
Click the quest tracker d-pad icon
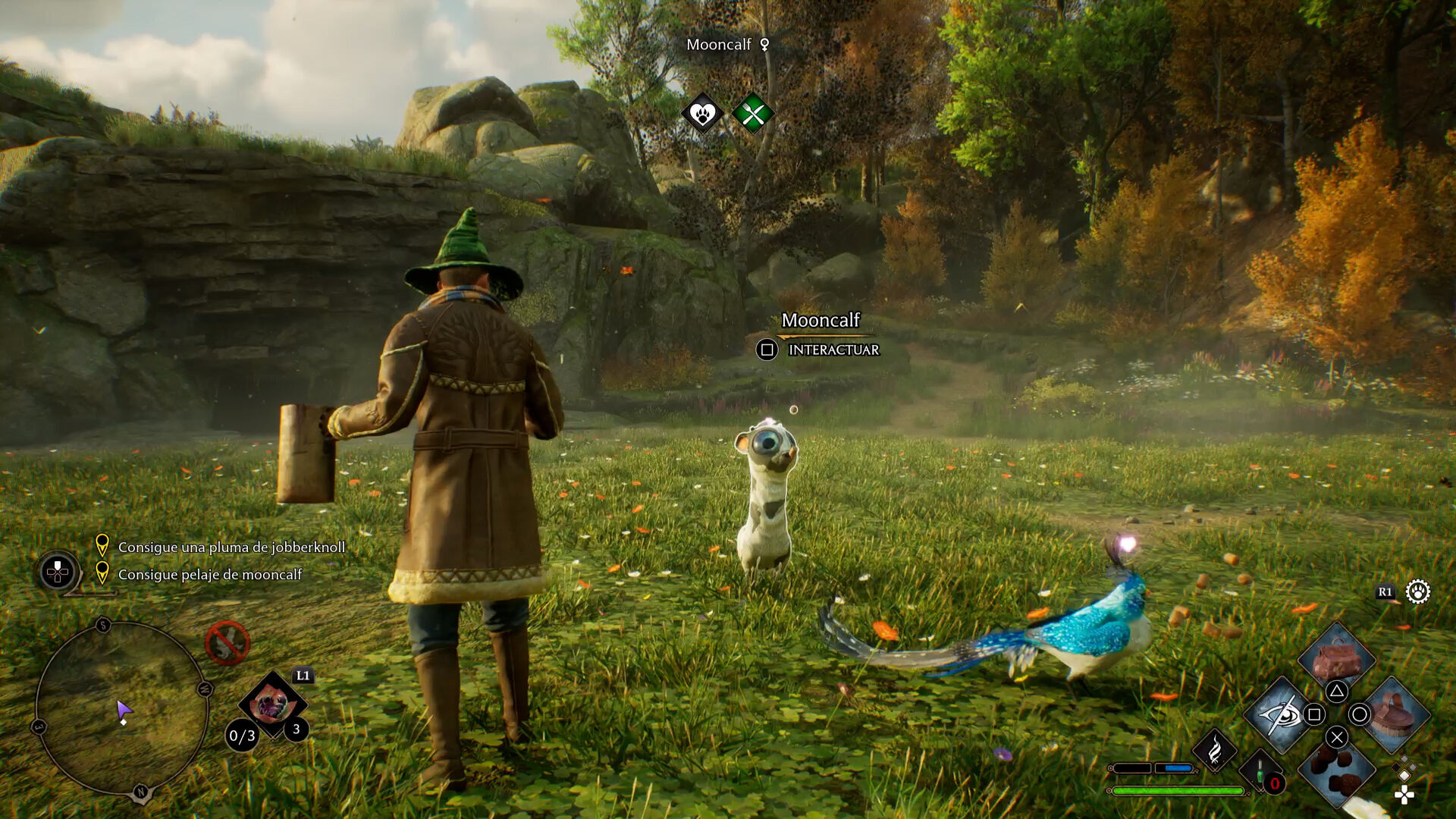[58, 572]
